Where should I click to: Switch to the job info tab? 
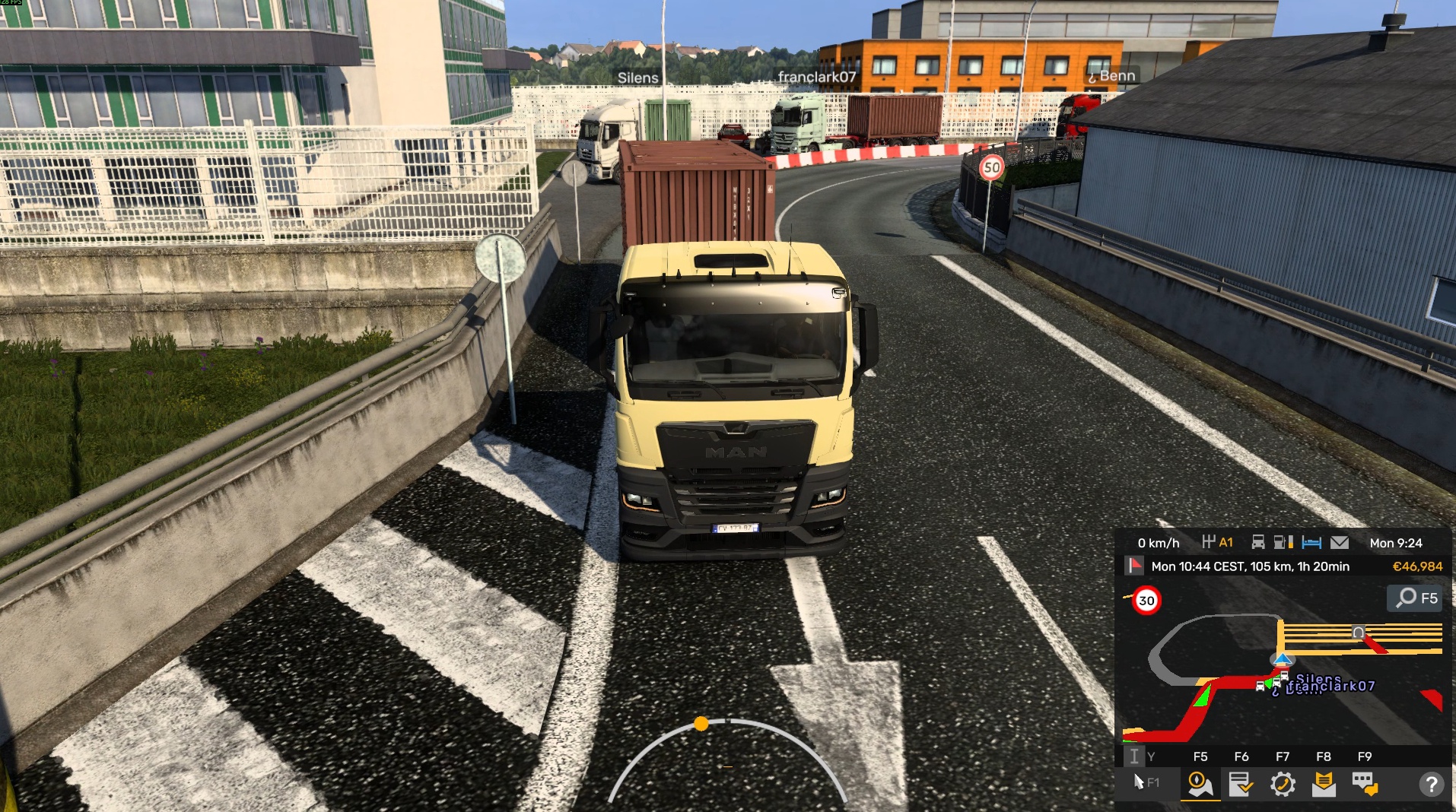[1241, 784]
